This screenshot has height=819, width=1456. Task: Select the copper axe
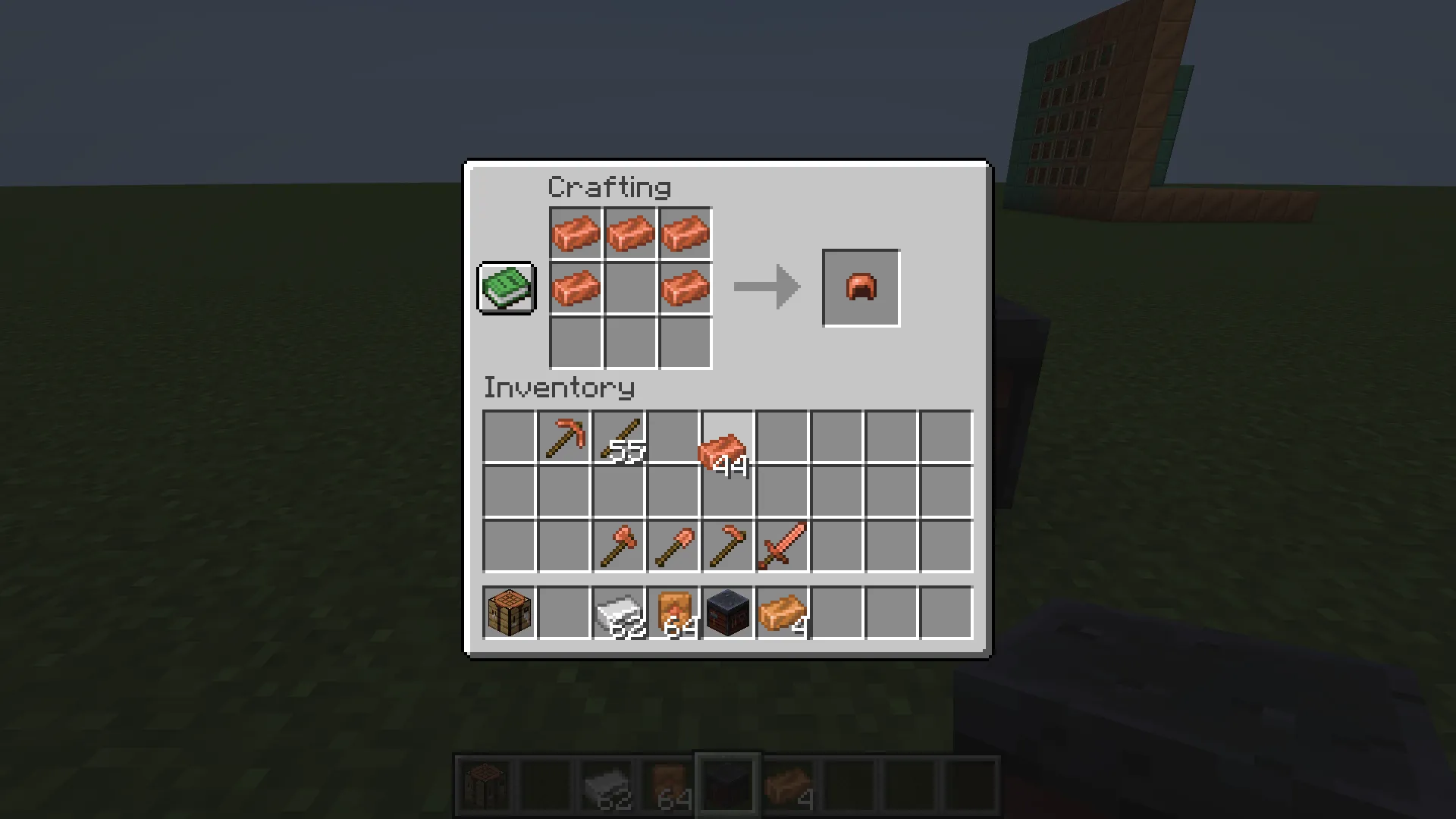pos(618,547)
